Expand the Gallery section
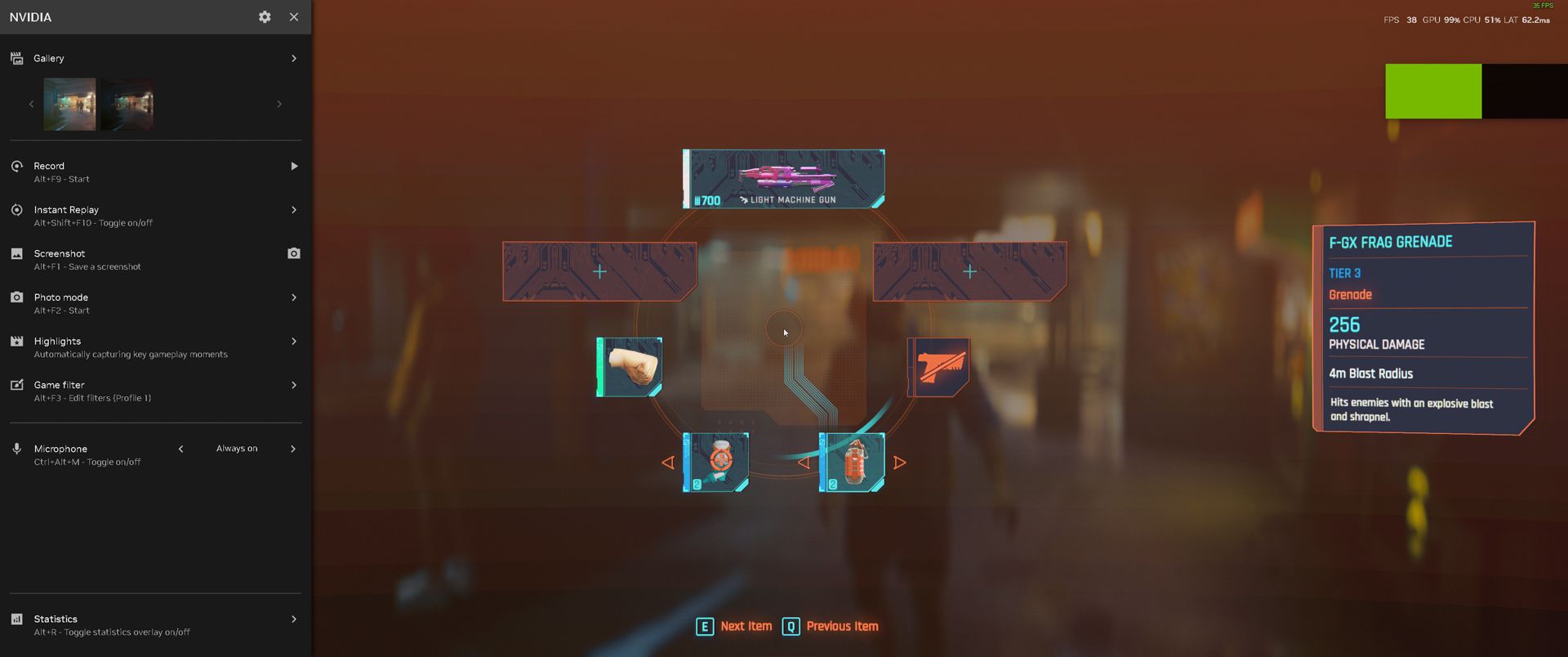 click(294, 58)
